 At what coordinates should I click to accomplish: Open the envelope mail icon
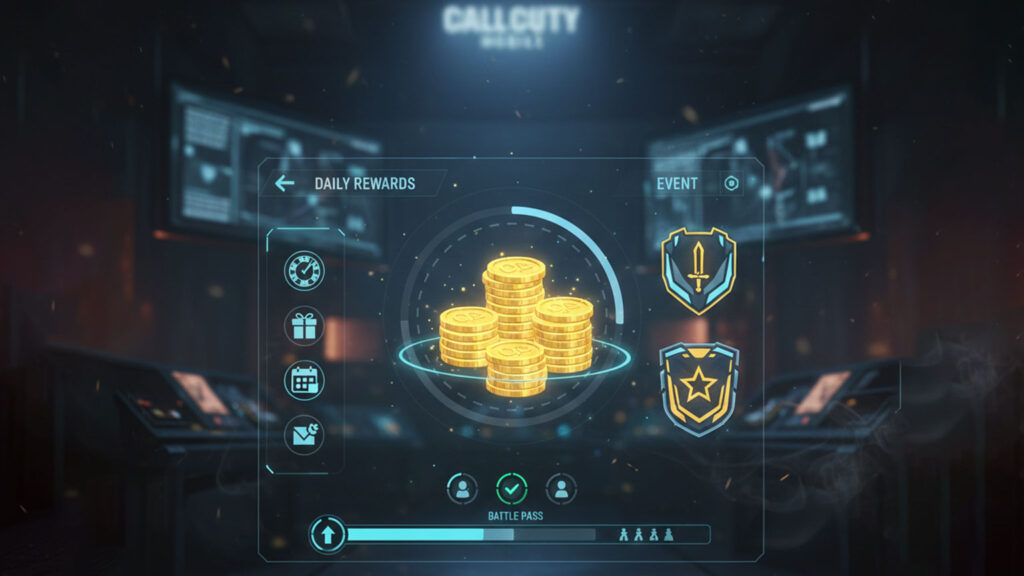(304, 433)
